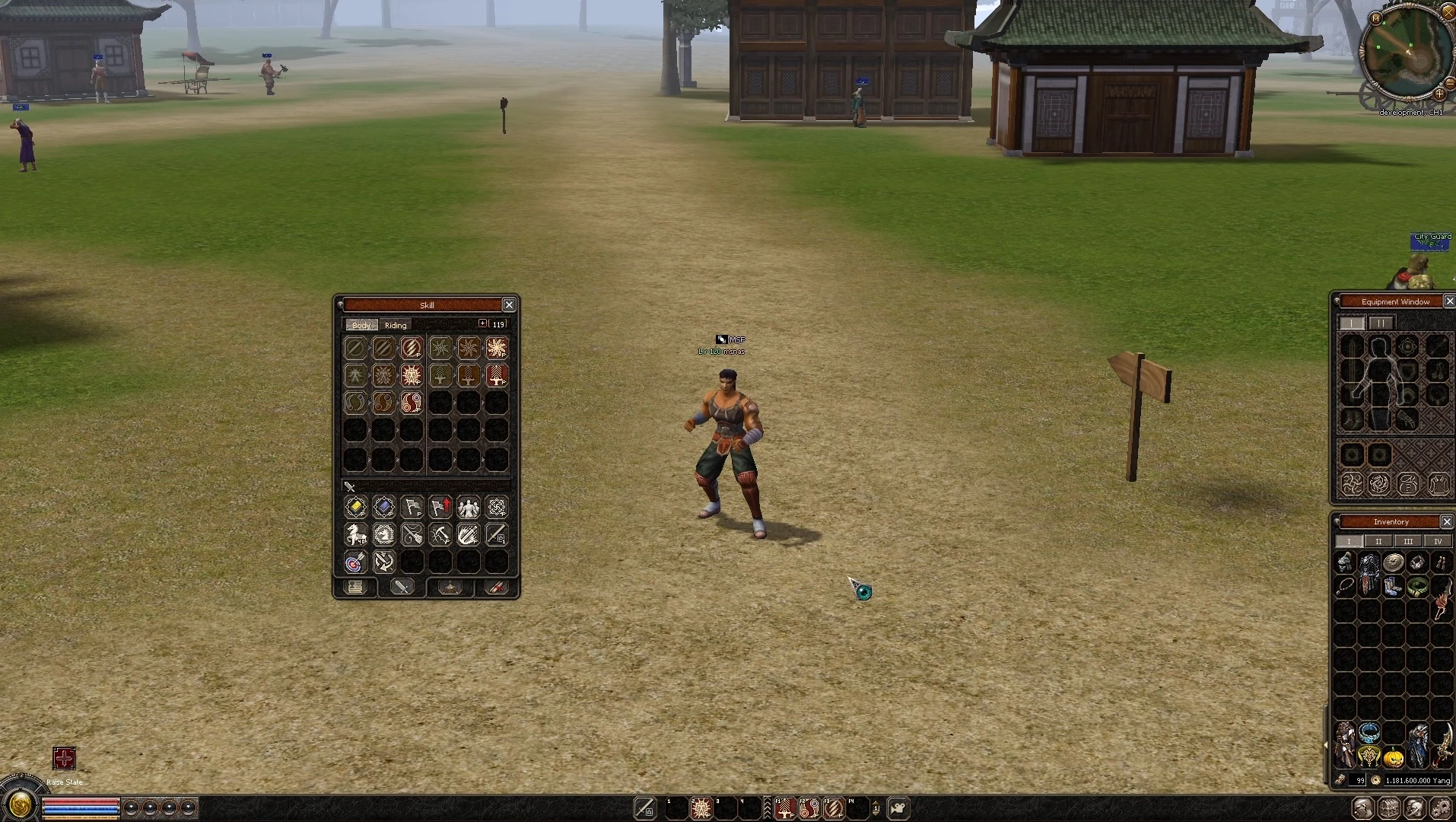Choose the pickaxe mining skill icon
Image resolution: width=1456 pixels, height=822 pixels.
[440, 534]
